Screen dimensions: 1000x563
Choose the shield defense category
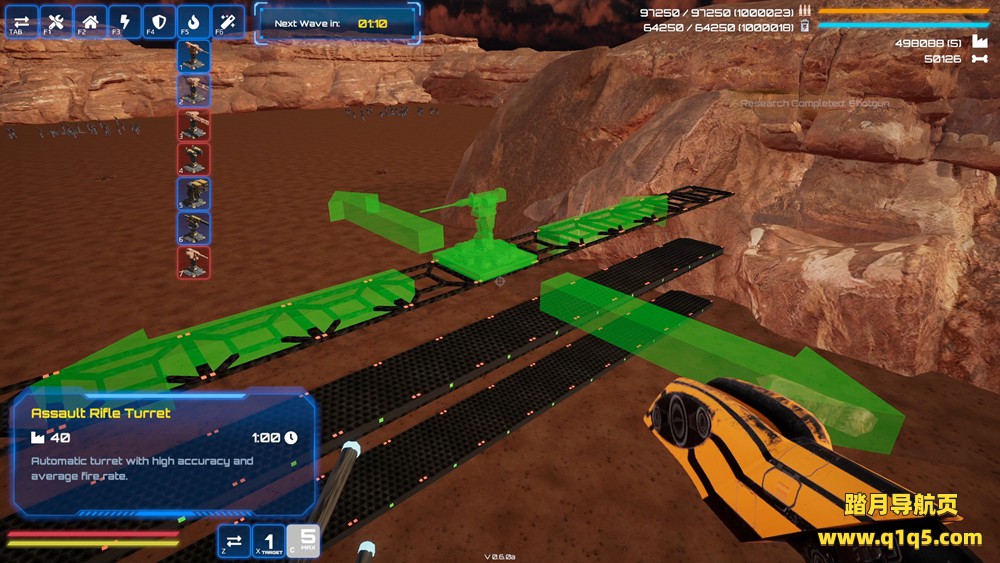159,21
